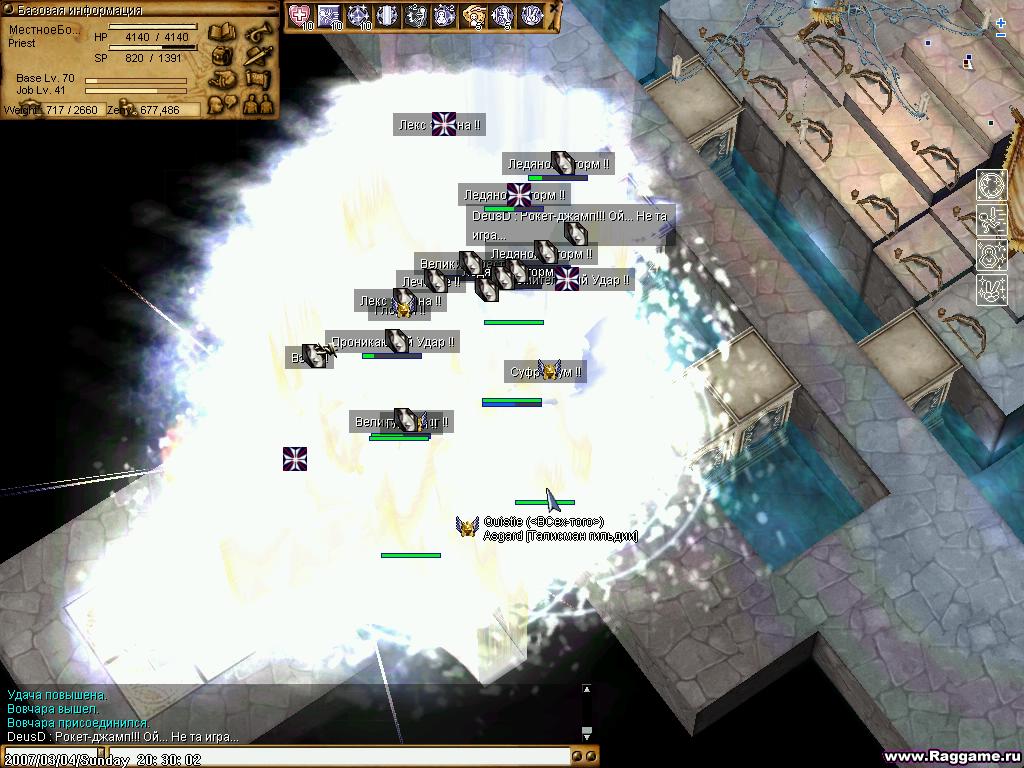Click the trumpet icon in the info panel
This screenshot has height=768, width=1024.
point(259,33)
